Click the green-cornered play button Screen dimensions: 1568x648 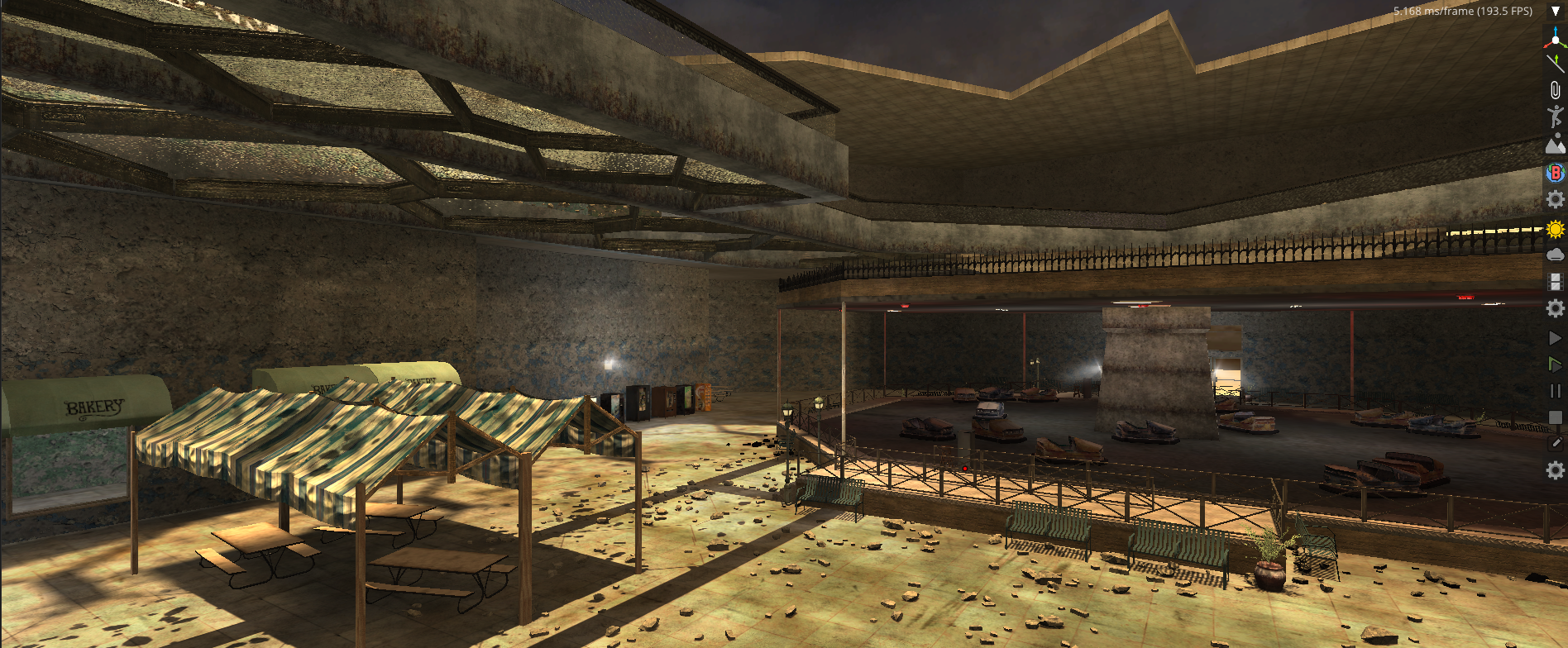pos(1555,364)
